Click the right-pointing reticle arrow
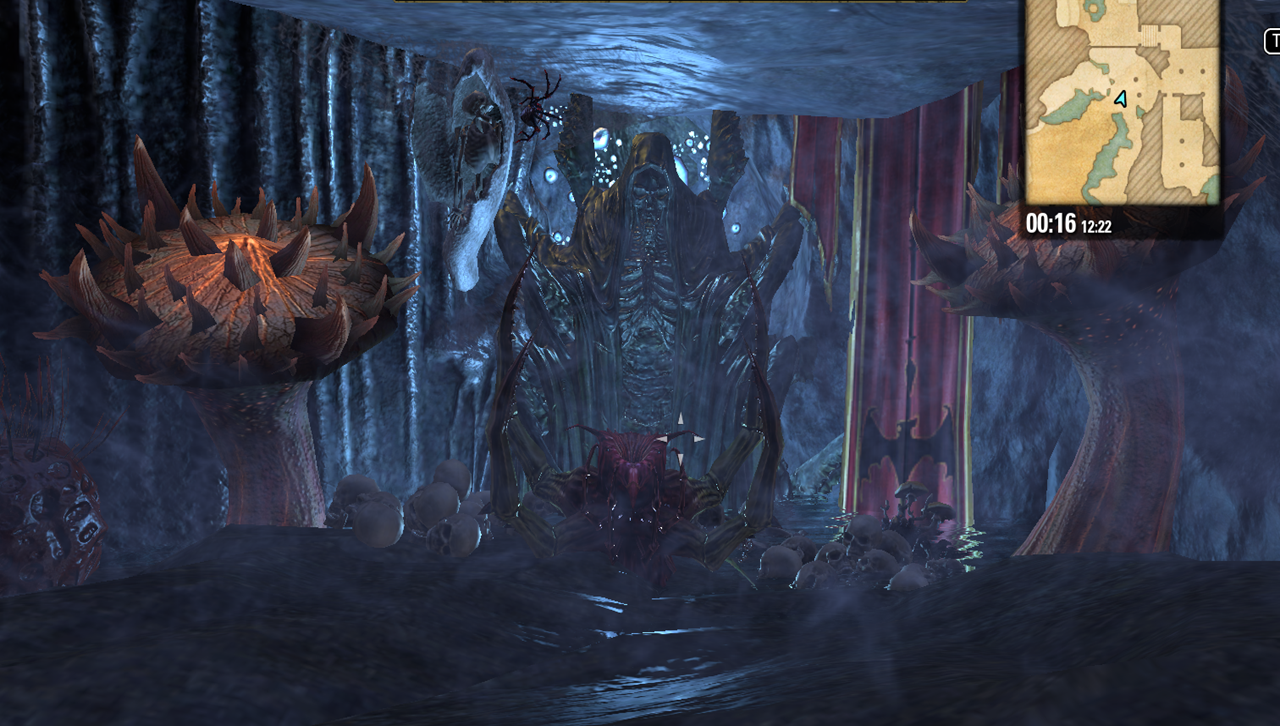Screen dimensions: 1280x726 pyautogui.click(x=699, y=438)
